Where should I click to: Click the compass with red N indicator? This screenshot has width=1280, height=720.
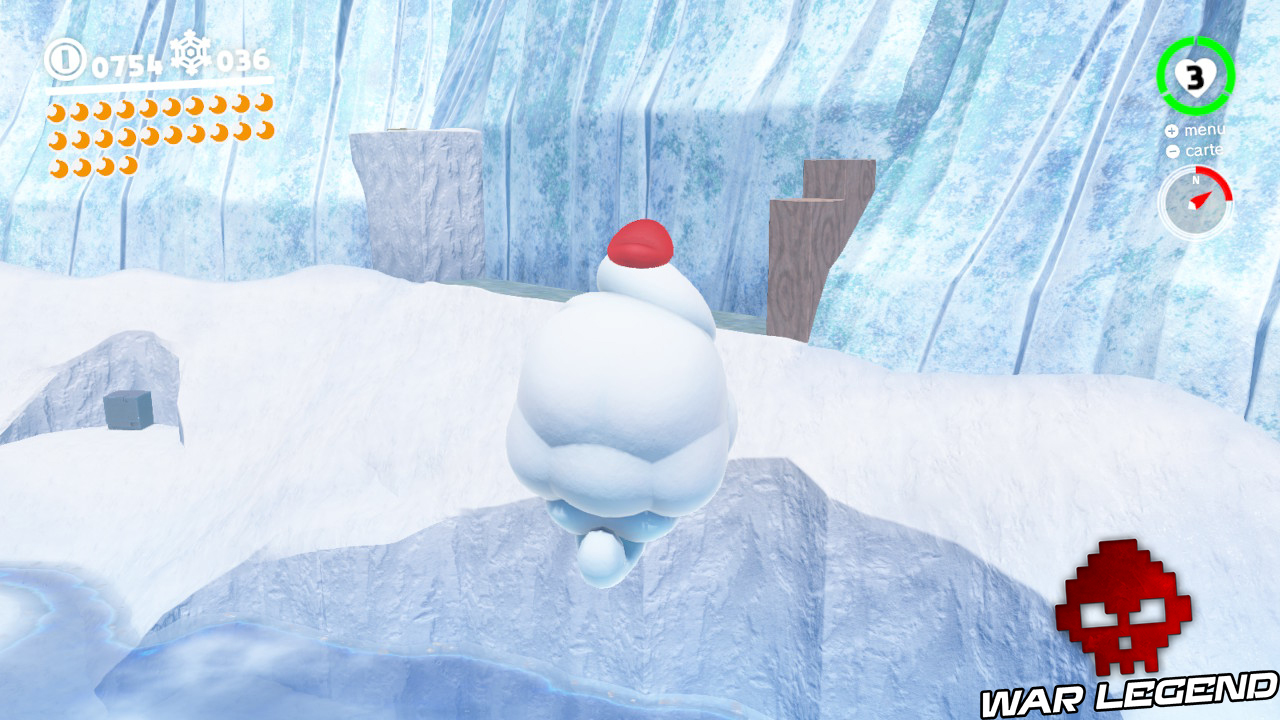click(1199, 196)
